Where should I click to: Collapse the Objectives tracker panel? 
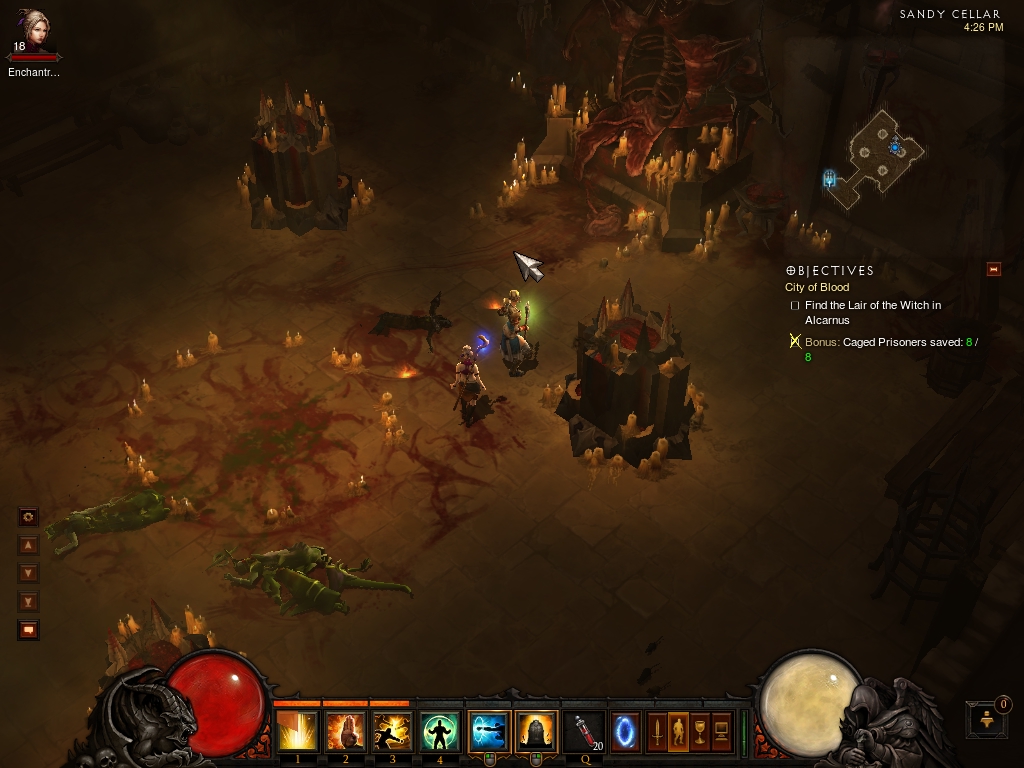click(994, 269)
